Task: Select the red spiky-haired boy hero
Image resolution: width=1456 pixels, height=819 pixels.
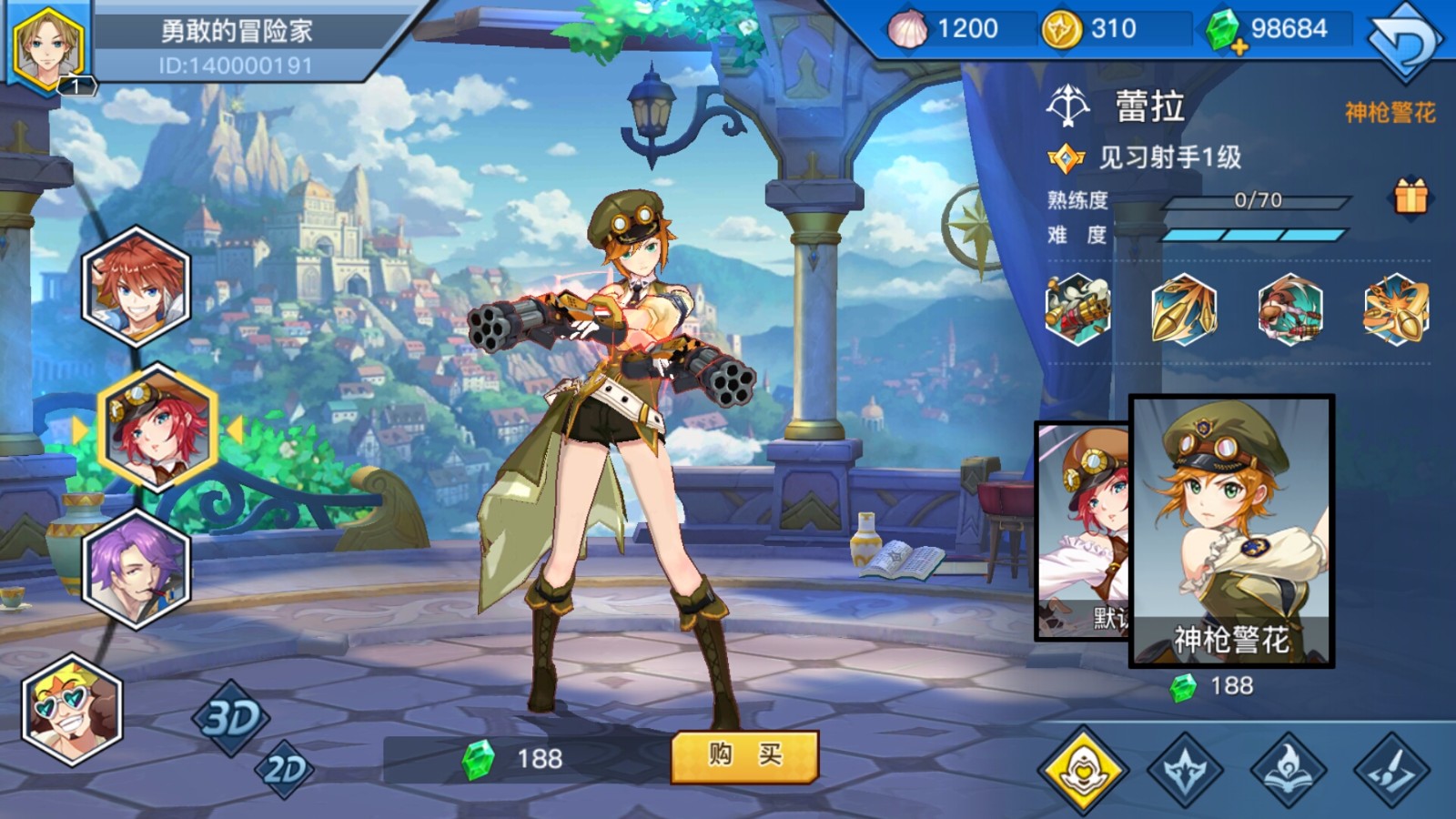Action: [x=136, y=287]
